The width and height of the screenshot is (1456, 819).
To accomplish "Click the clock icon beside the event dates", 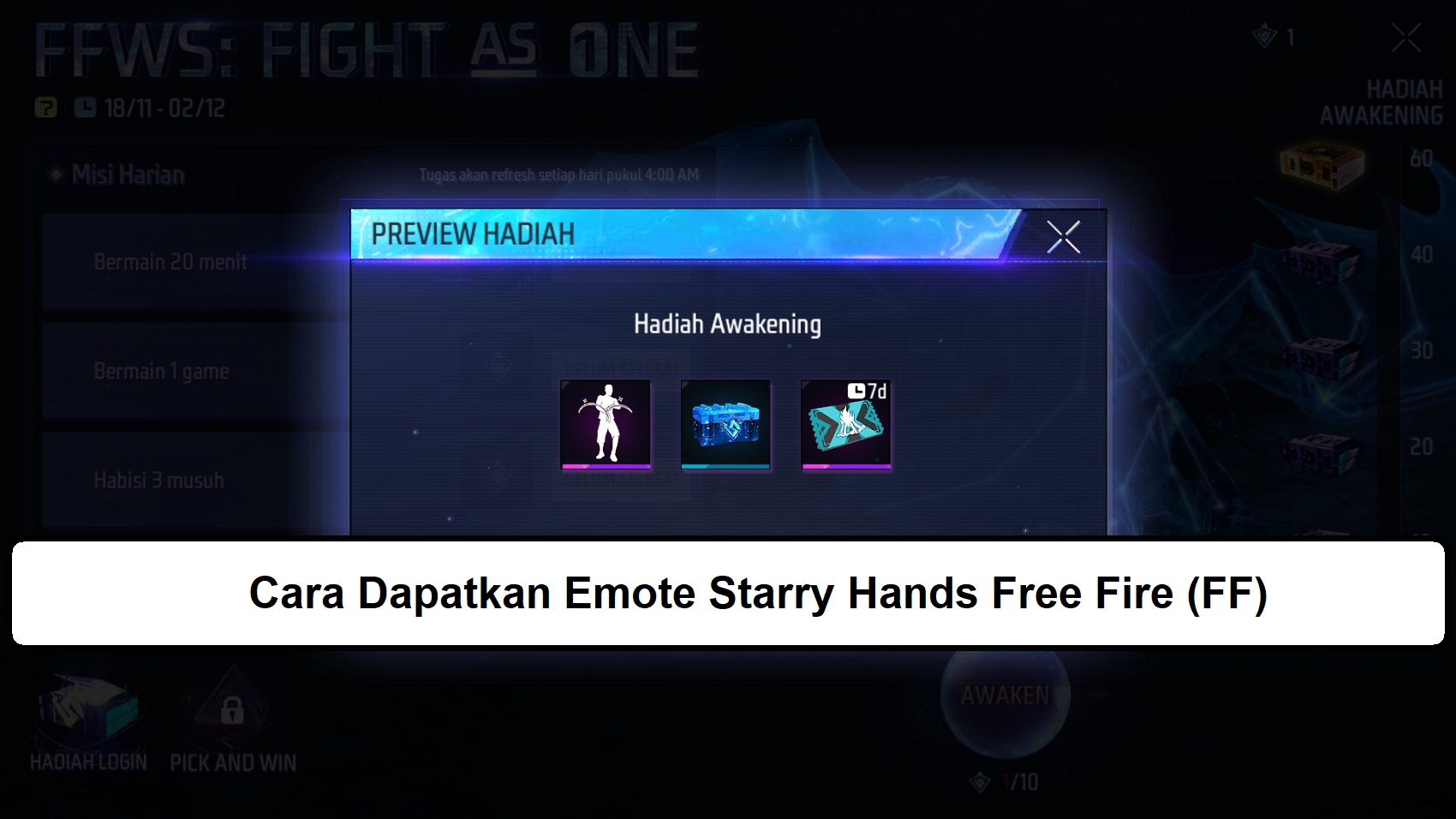I will (x=86, y=105).
